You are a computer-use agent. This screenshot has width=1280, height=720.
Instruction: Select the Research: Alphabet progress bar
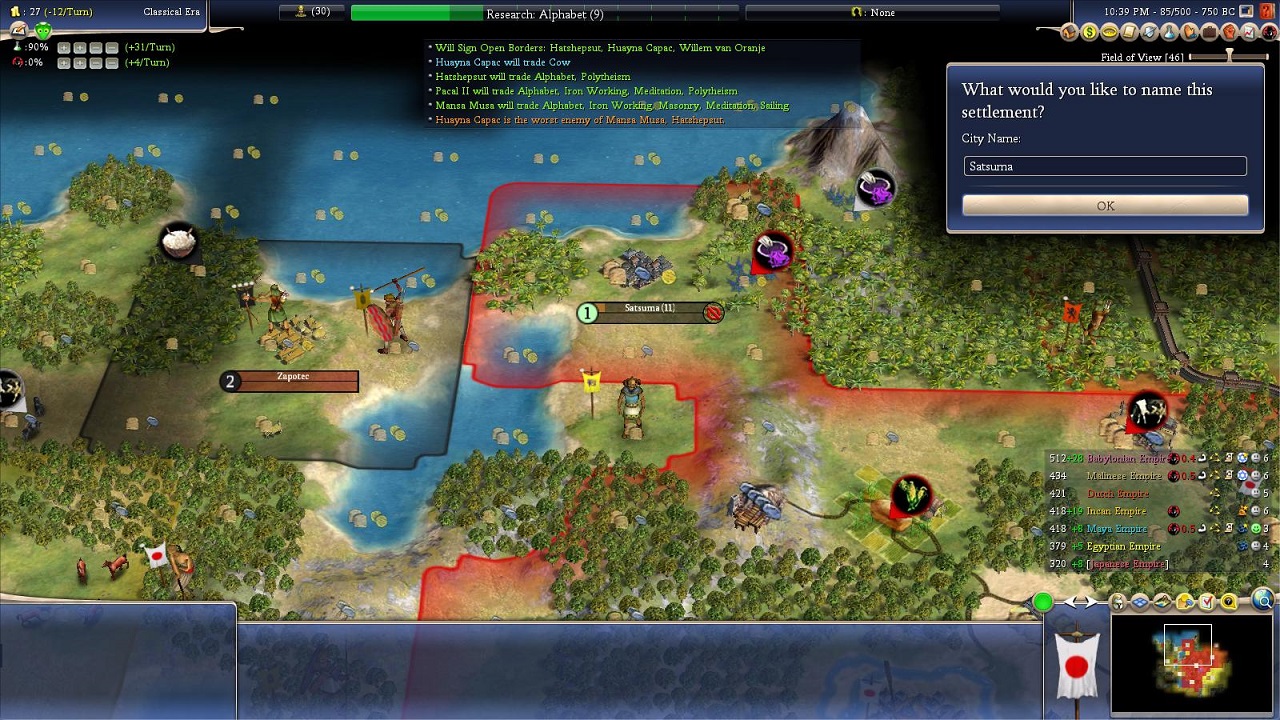(544, 13)
